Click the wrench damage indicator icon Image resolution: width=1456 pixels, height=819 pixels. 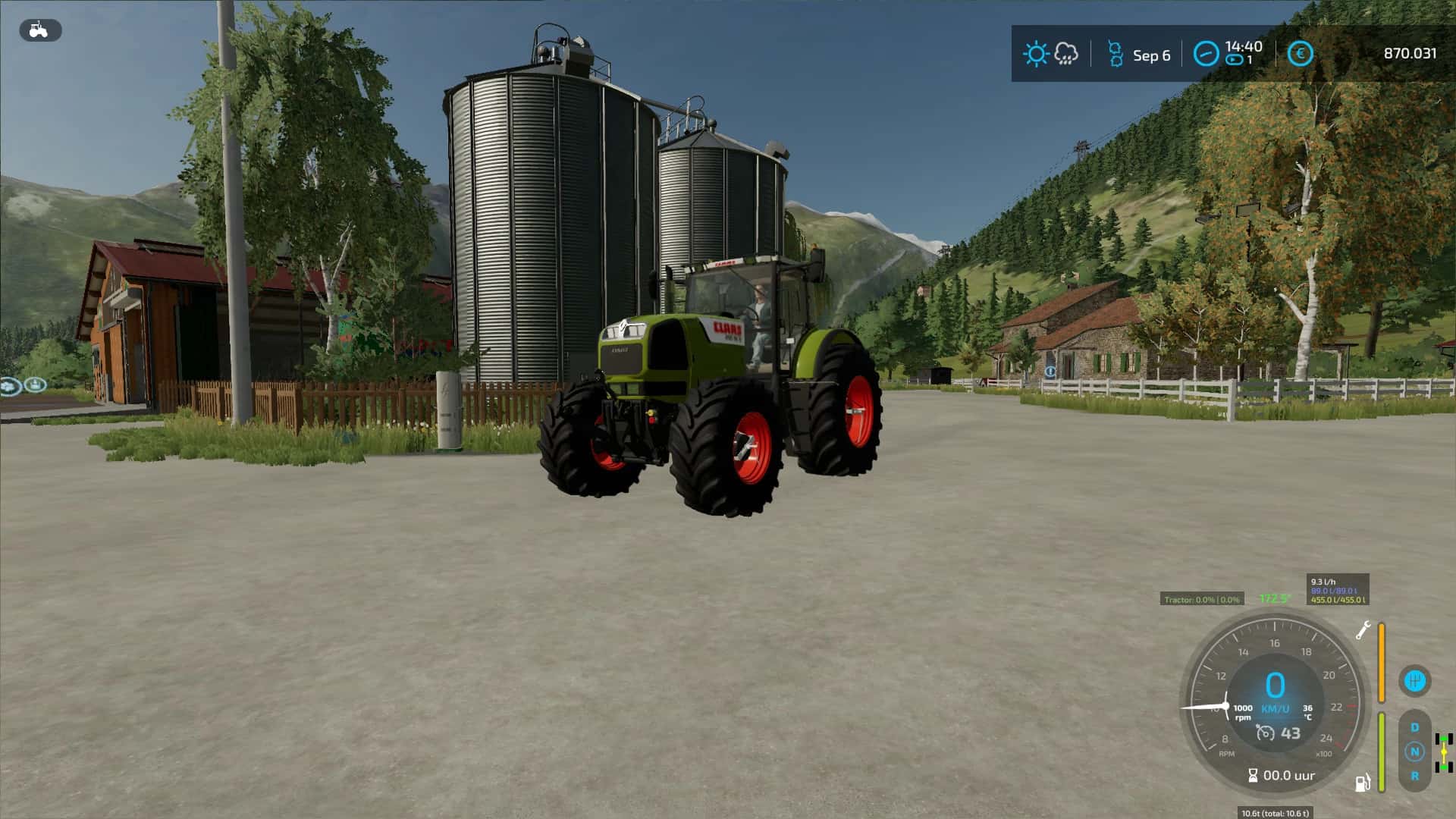tap(1363, 630)
